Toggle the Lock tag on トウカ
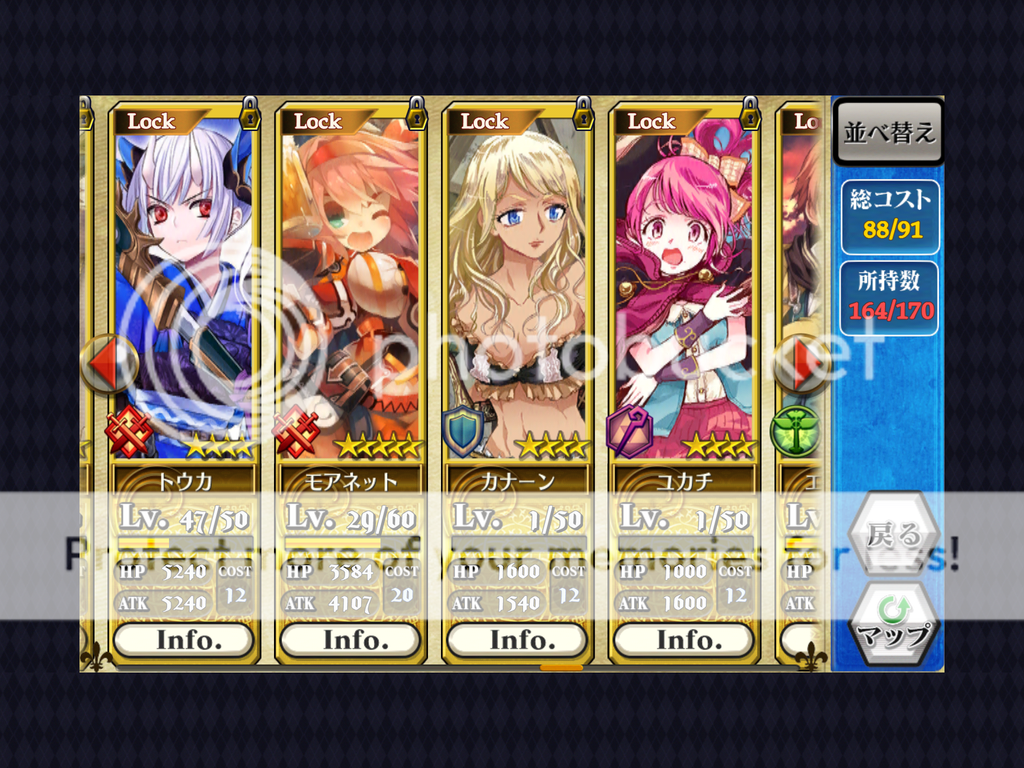The image size is (1024, 768). point(153,121)
